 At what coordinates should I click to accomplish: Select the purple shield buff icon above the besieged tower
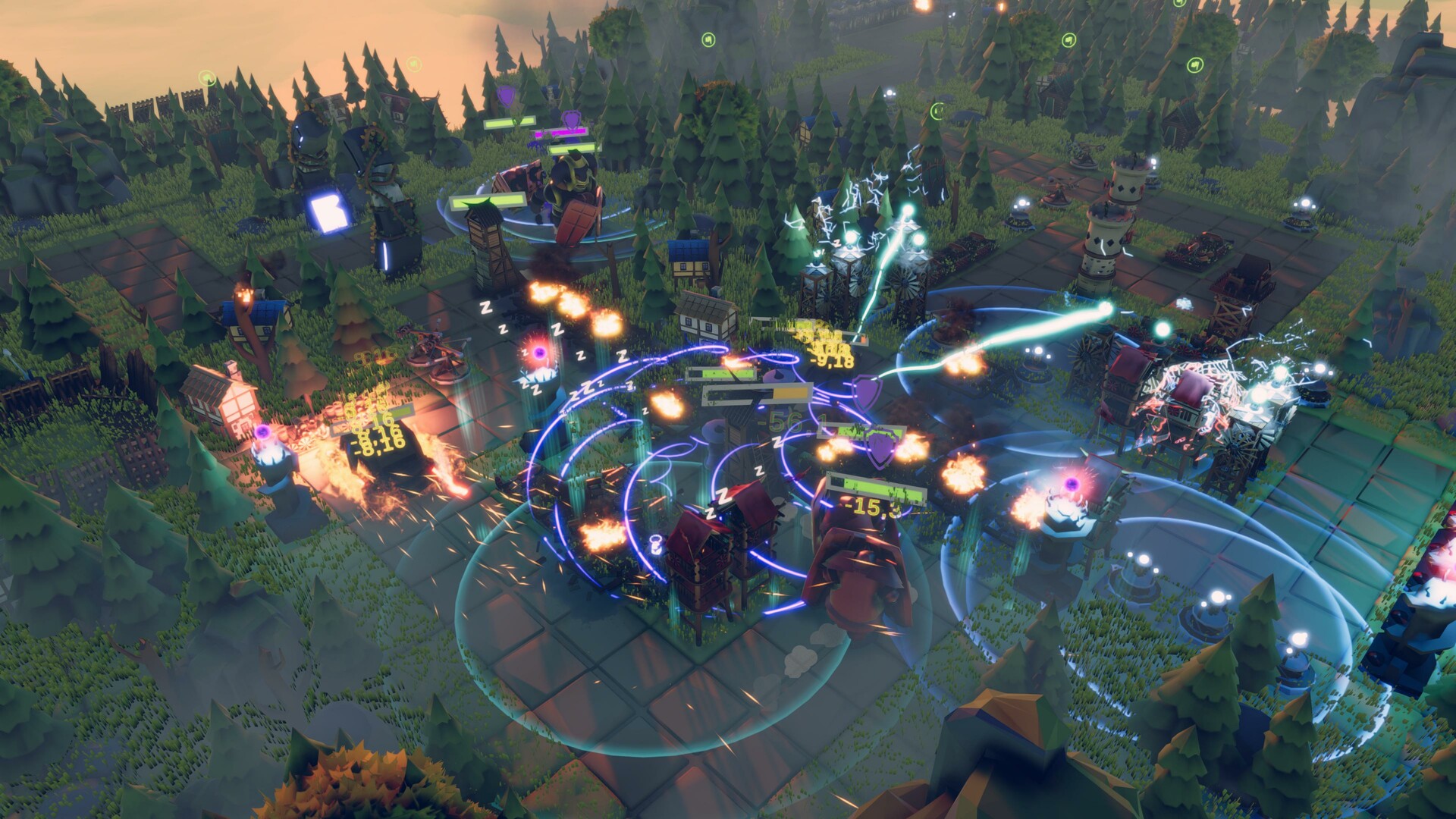866,394
